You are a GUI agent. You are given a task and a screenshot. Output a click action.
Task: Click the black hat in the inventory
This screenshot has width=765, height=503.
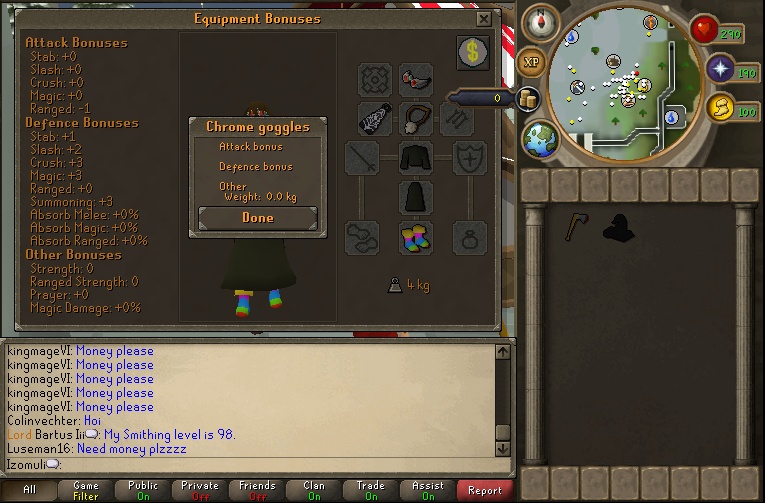point(617,228)
